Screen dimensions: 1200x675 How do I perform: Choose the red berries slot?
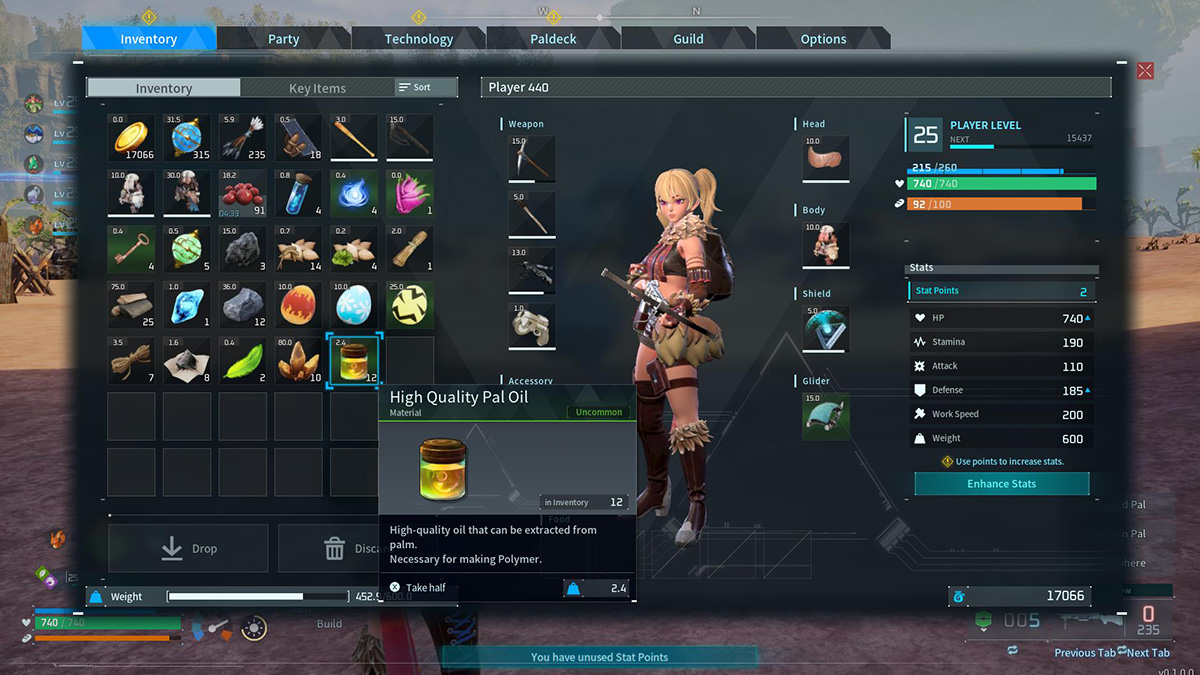click(243, 194)
